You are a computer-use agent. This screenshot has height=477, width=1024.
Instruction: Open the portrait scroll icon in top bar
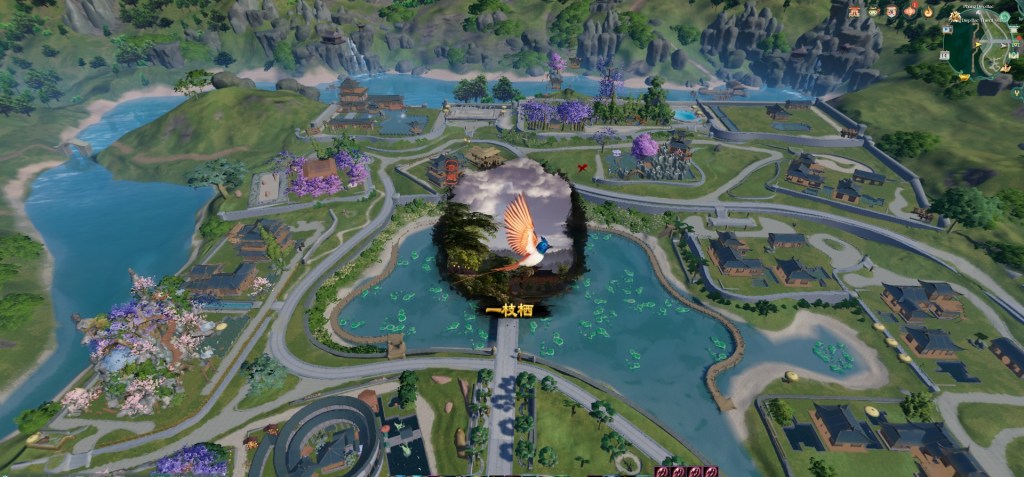point(892,11)
